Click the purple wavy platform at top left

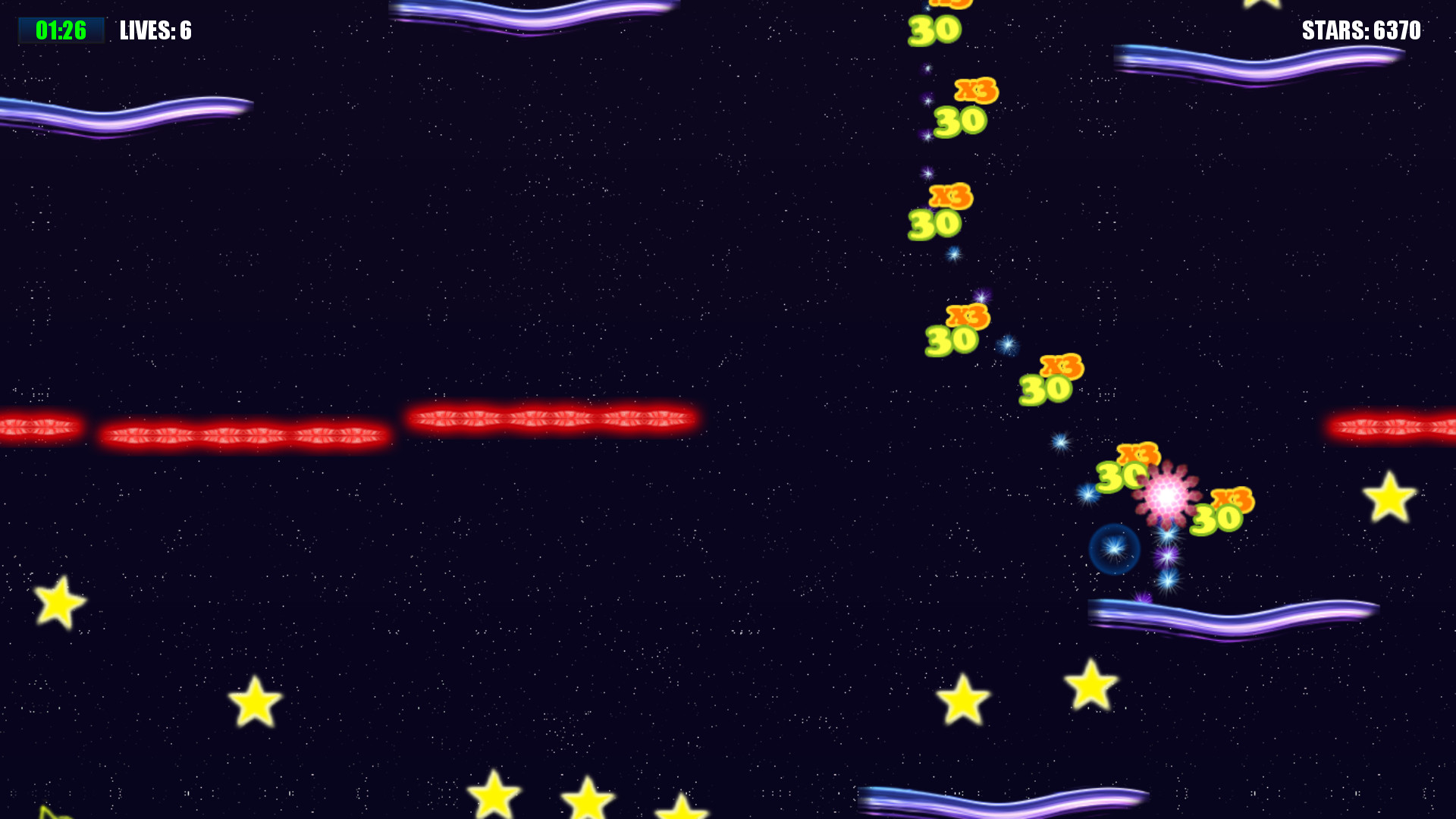[129, 114]
